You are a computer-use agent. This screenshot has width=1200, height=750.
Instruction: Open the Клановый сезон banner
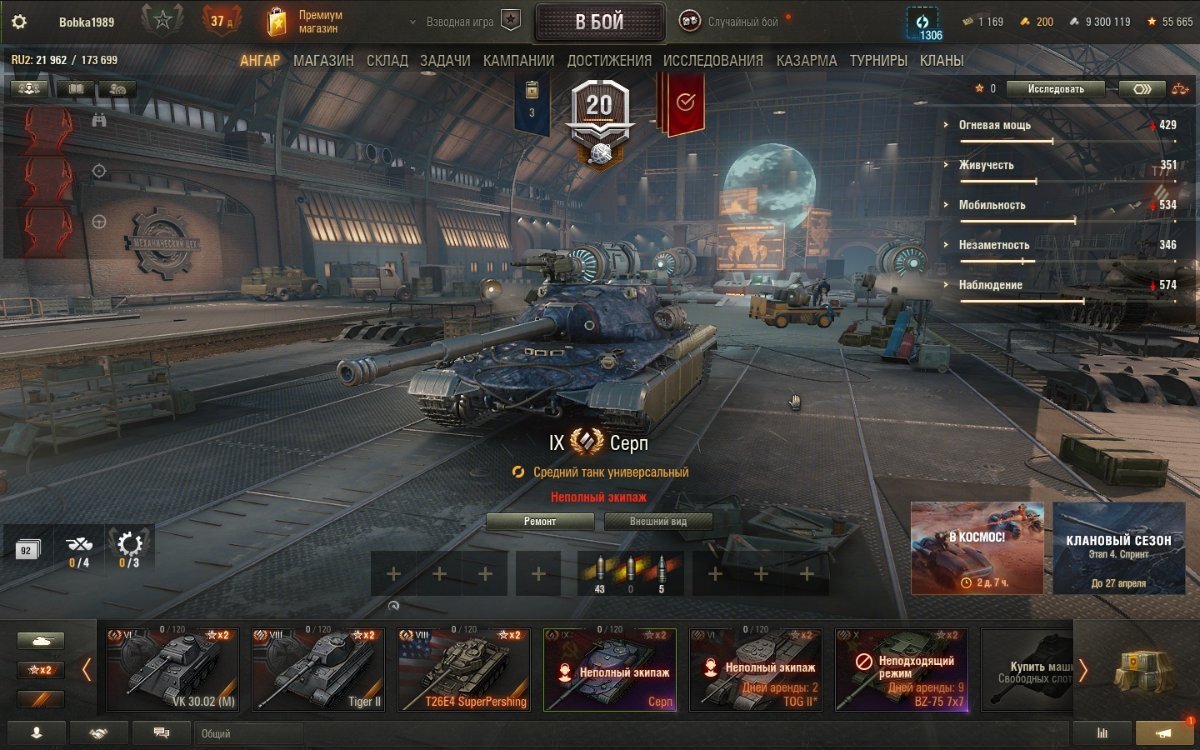(1118, 548)
